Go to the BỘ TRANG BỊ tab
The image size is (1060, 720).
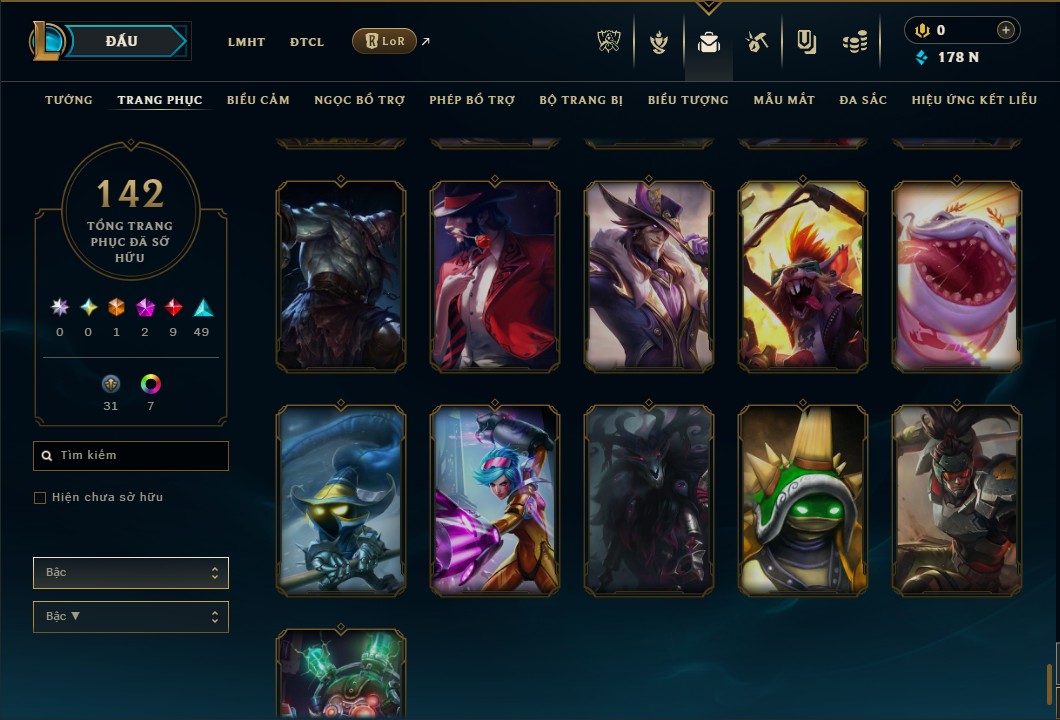581,100
